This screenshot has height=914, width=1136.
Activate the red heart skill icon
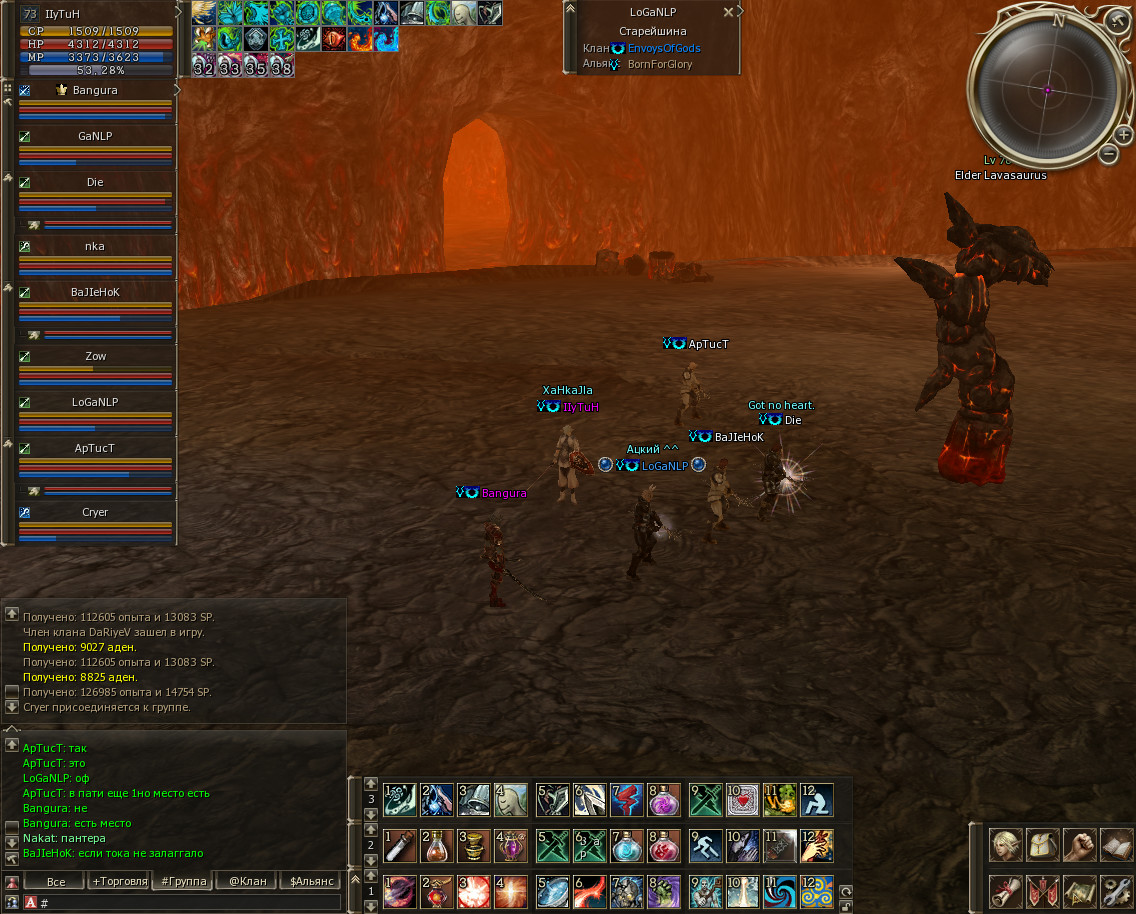pyautogui.click(x=743, y=800)
